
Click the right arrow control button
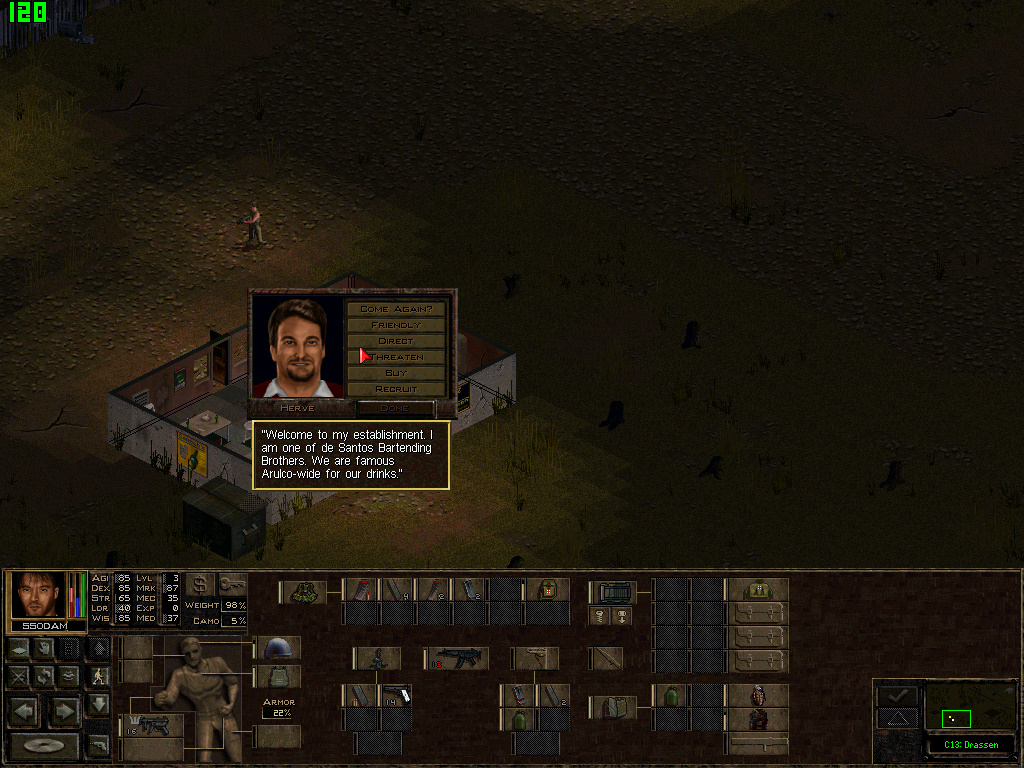(65, 711)
